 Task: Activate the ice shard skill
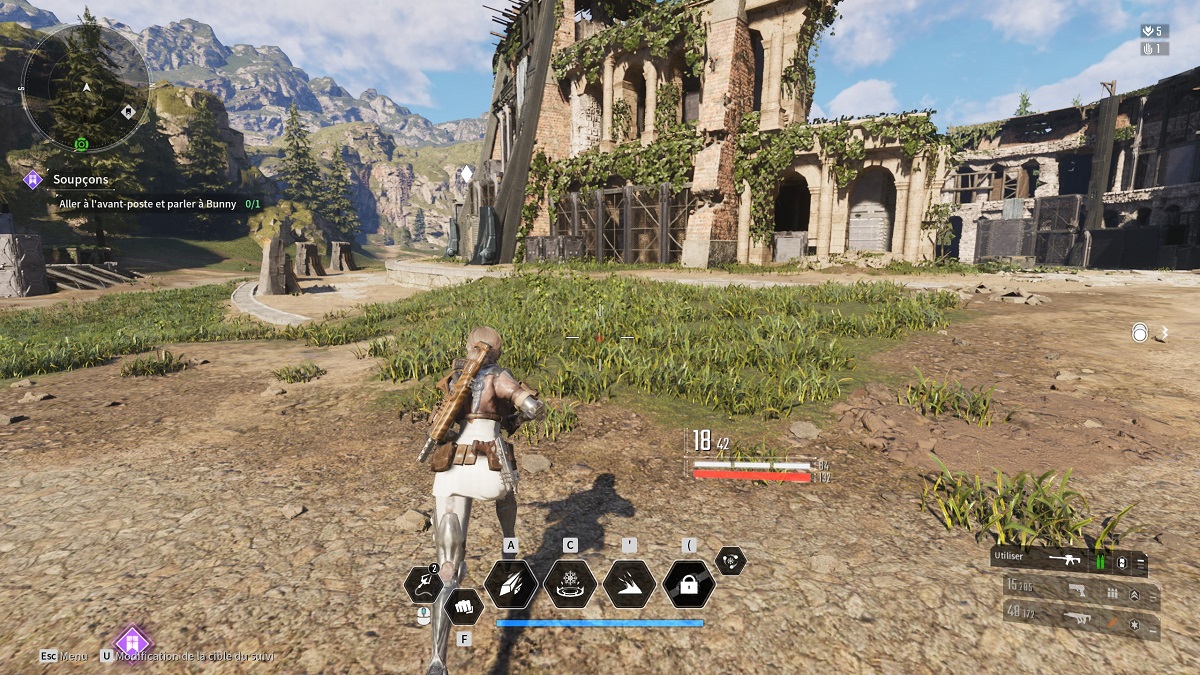tap(511, 584)
